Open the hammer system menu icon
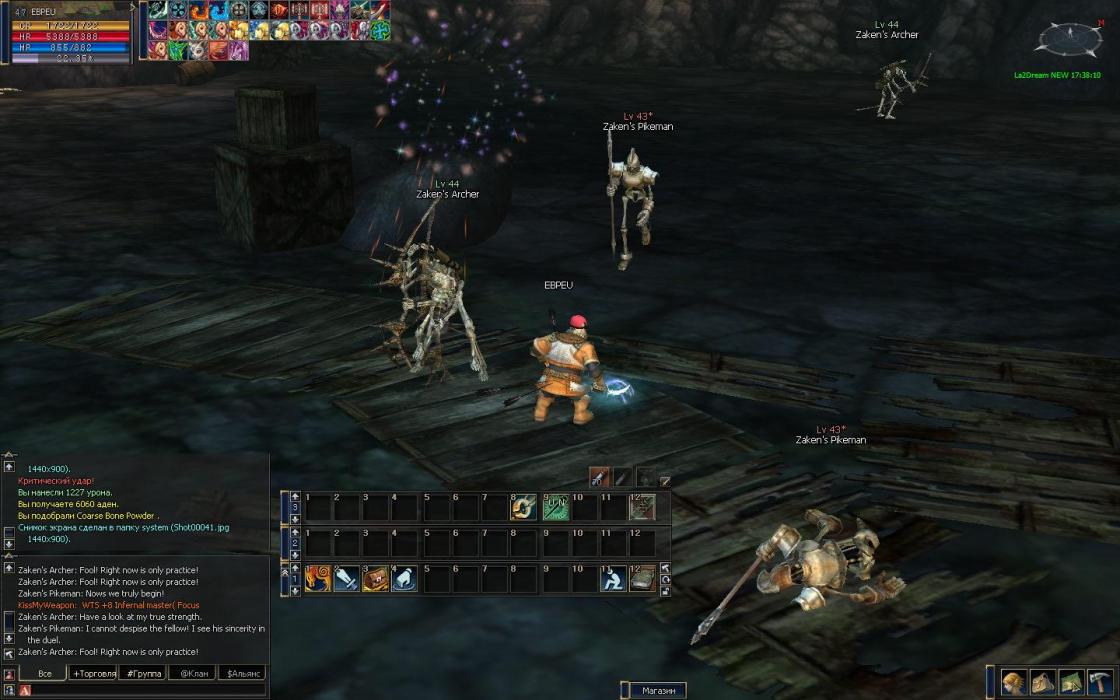 point(1101,682)
